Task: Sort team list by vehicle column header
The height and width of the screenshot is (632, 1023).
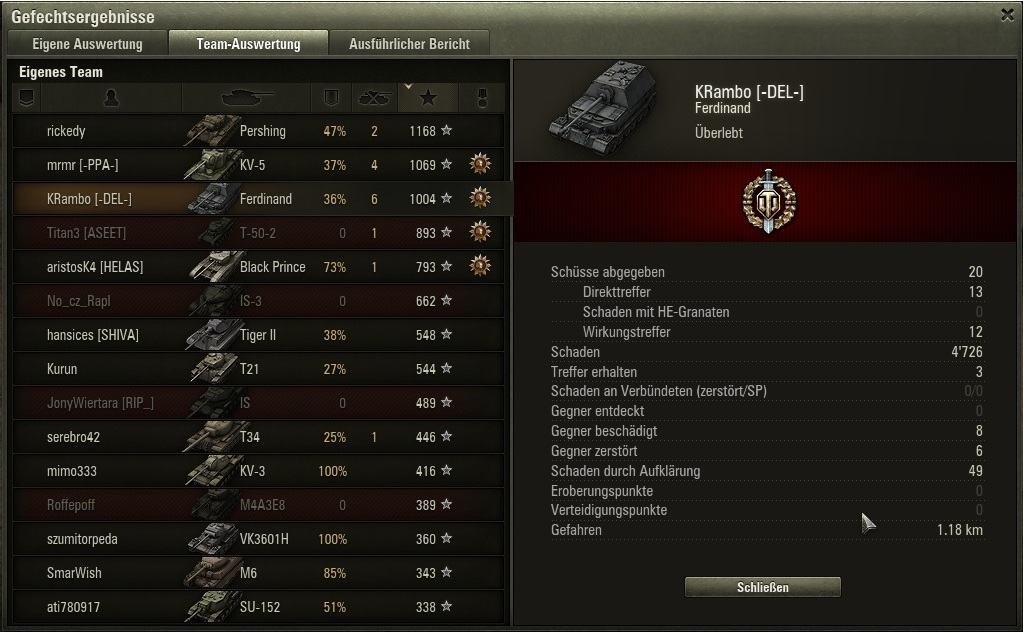Action: [246, 98]
